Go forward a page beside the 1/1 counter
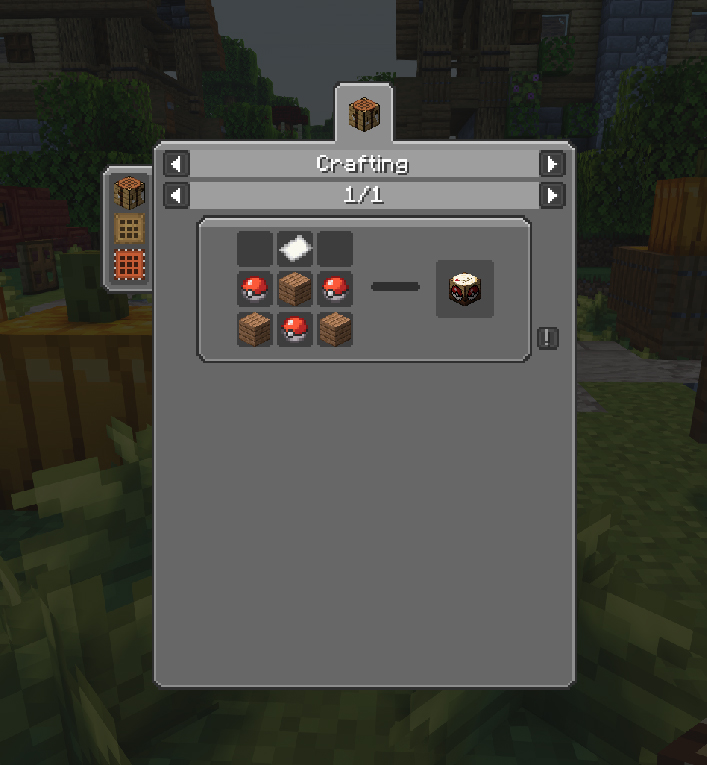 [x=551, y=195]
